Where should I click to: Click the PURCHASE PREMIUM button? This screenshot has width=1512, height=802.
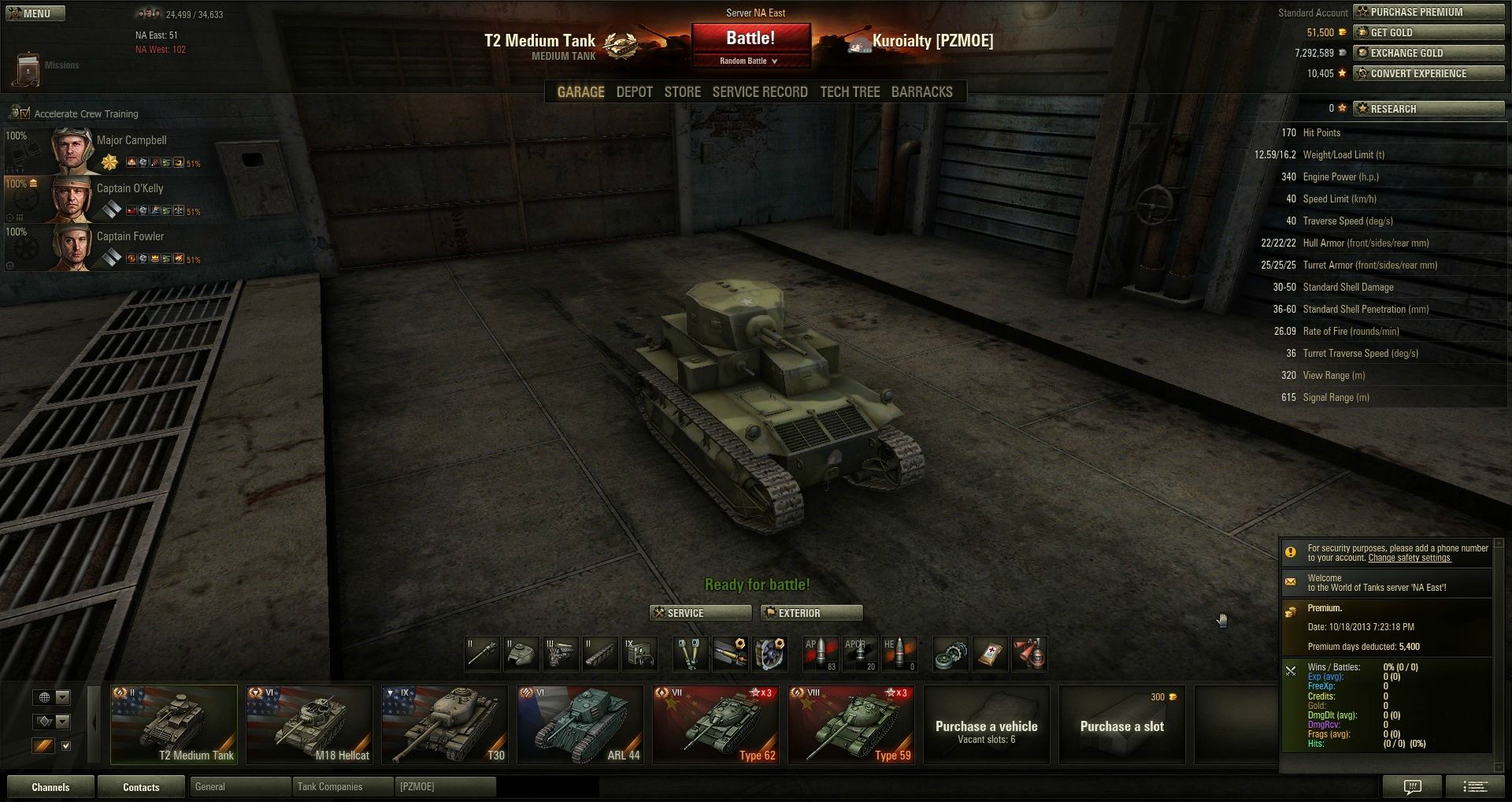tap(1428, 12)
